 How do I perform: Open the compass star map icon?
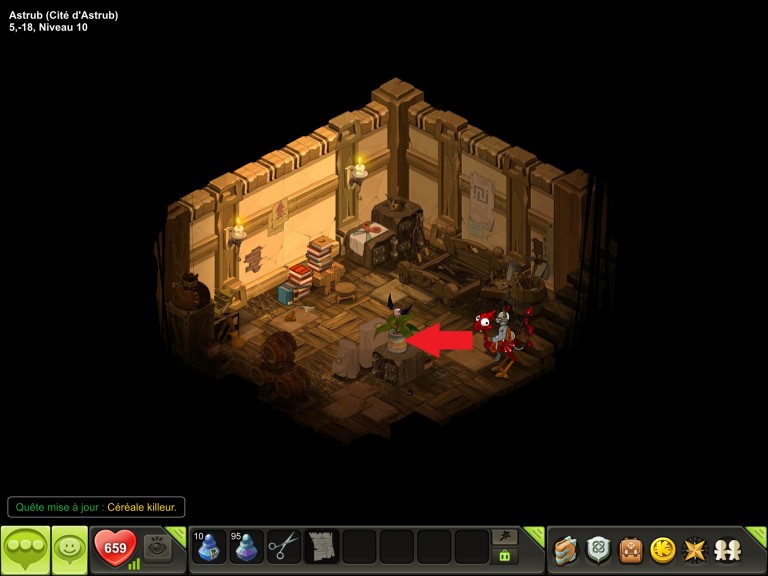click(694, 549)
